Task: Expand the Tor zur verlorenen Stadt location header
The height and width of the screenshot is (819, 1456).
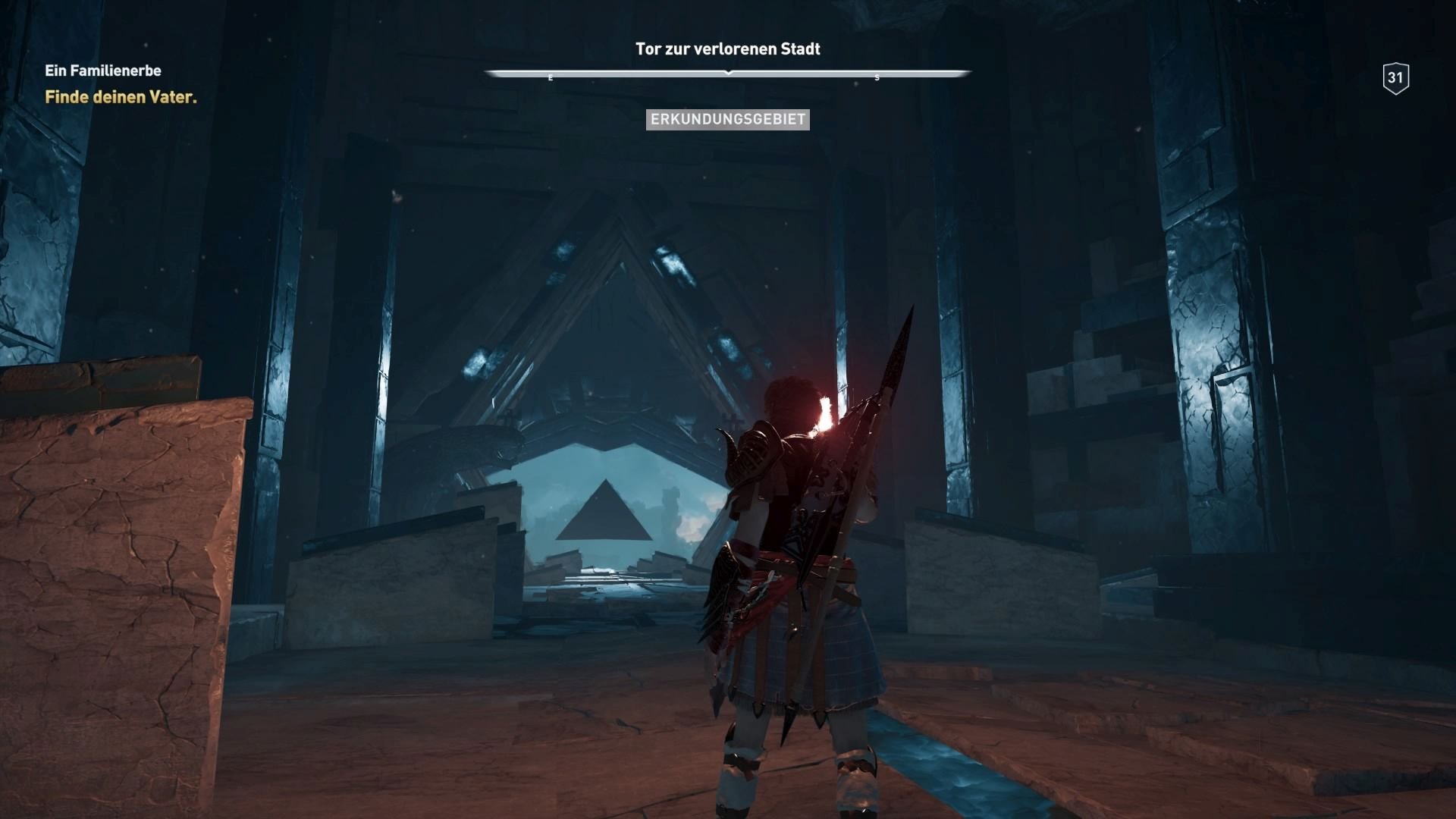Action: coord(727,49)
